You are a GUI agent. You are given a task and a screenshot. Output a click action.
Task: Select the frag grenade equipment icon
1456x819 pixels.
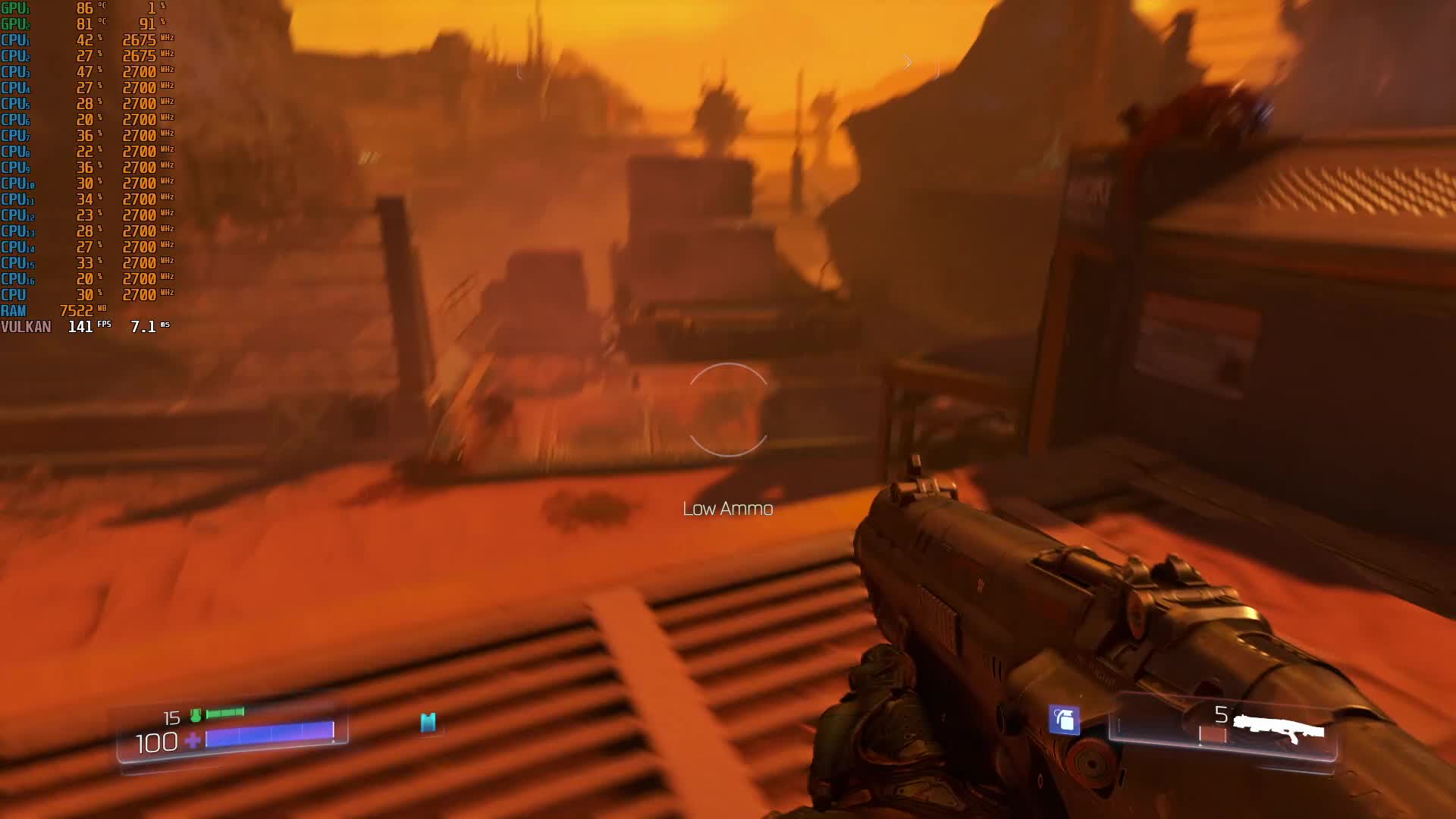coord(1064,719)
